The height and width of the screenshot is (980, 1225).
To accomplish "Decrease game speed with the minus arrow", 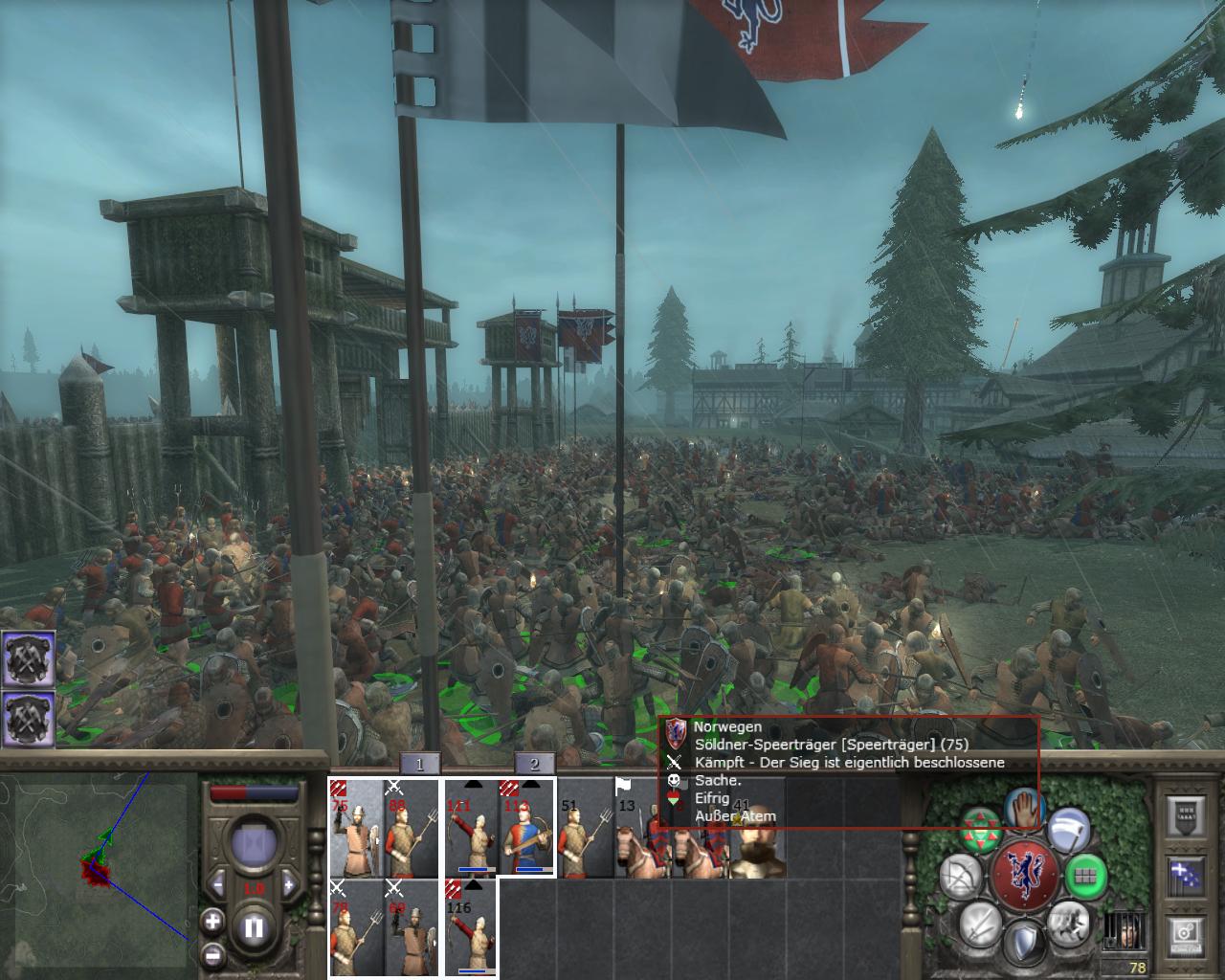I will point(218,886).
